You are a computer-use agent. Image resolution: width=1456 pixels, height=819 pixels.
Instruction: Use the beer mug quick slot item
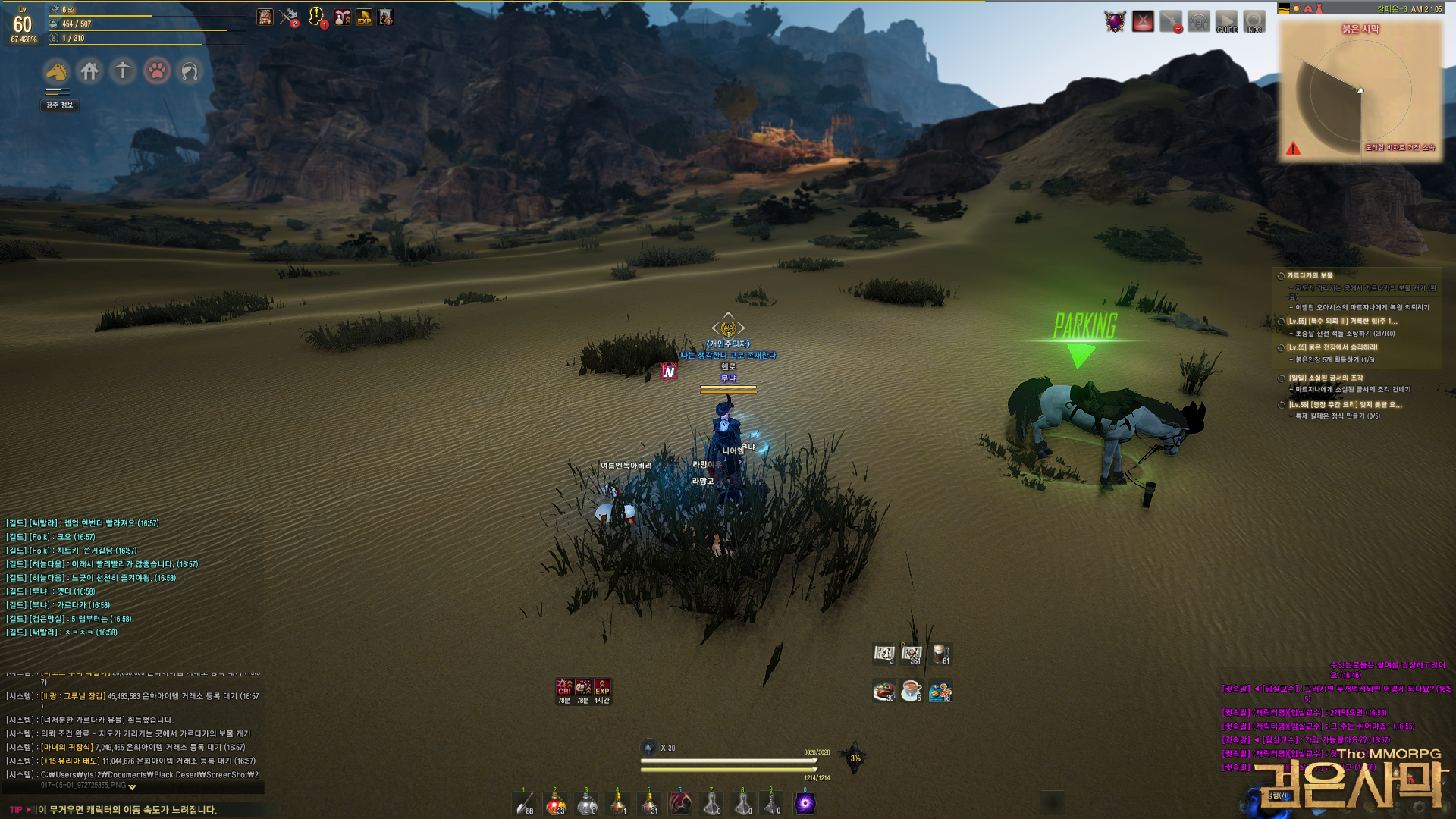pyautogui.click(x=940, y=654)
